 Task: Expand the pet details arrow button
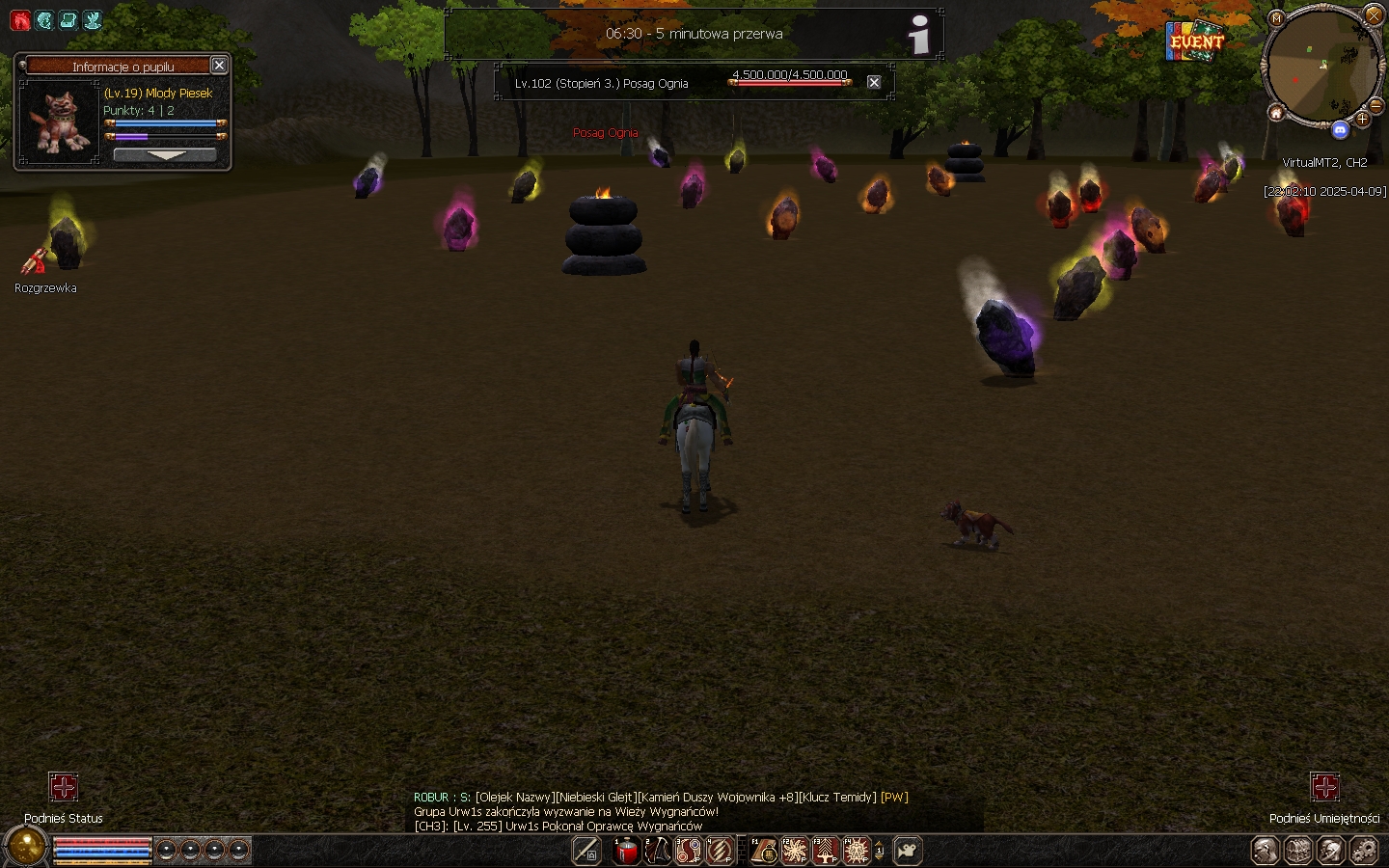pyautogui.click(x=165, y=155)
